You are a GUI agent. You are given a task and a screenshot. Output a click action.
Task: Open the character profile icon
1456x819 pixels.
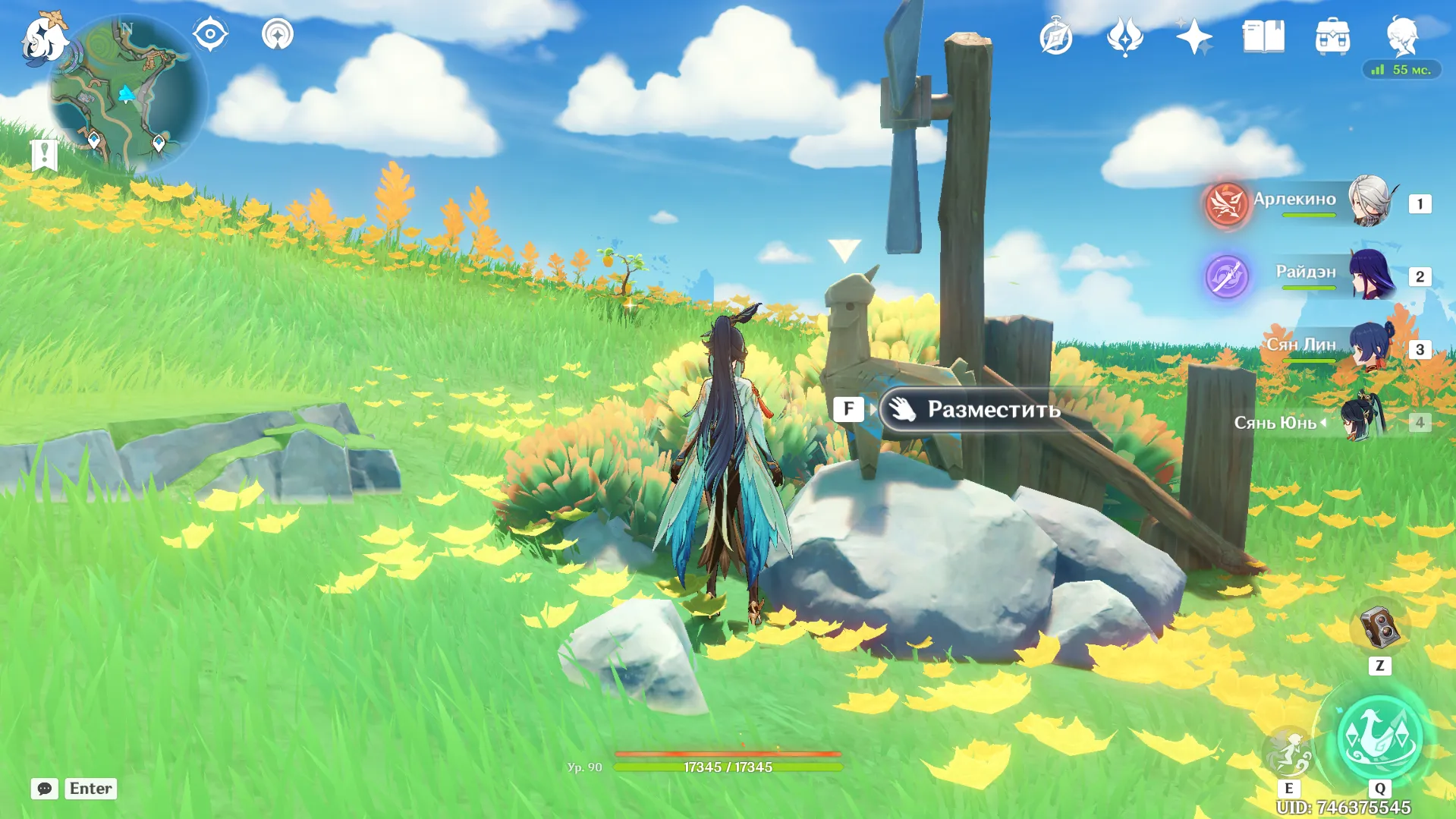point(1401,37)
